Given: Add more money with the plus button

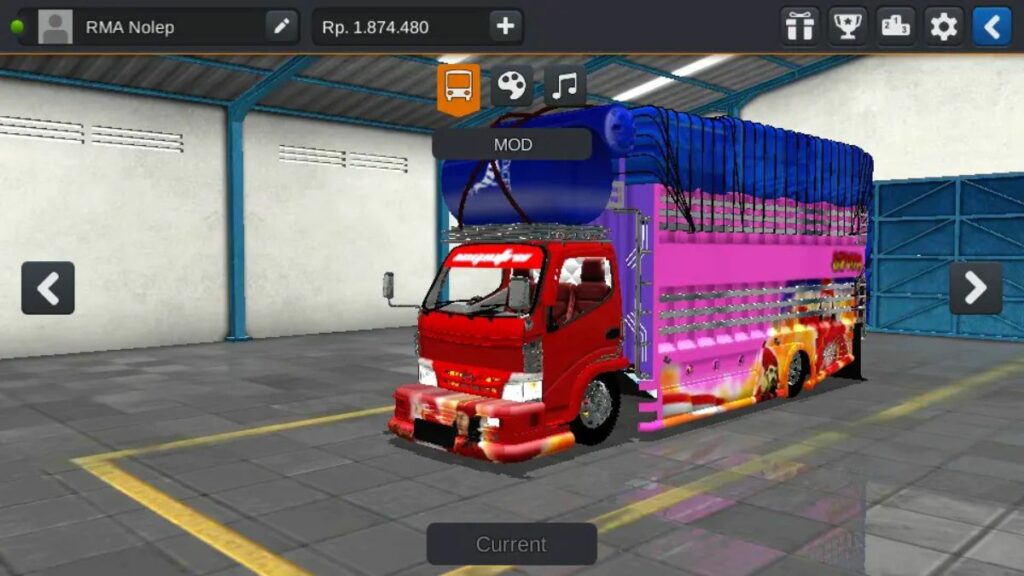Looking at the screenshot, I should coord(505,27).
